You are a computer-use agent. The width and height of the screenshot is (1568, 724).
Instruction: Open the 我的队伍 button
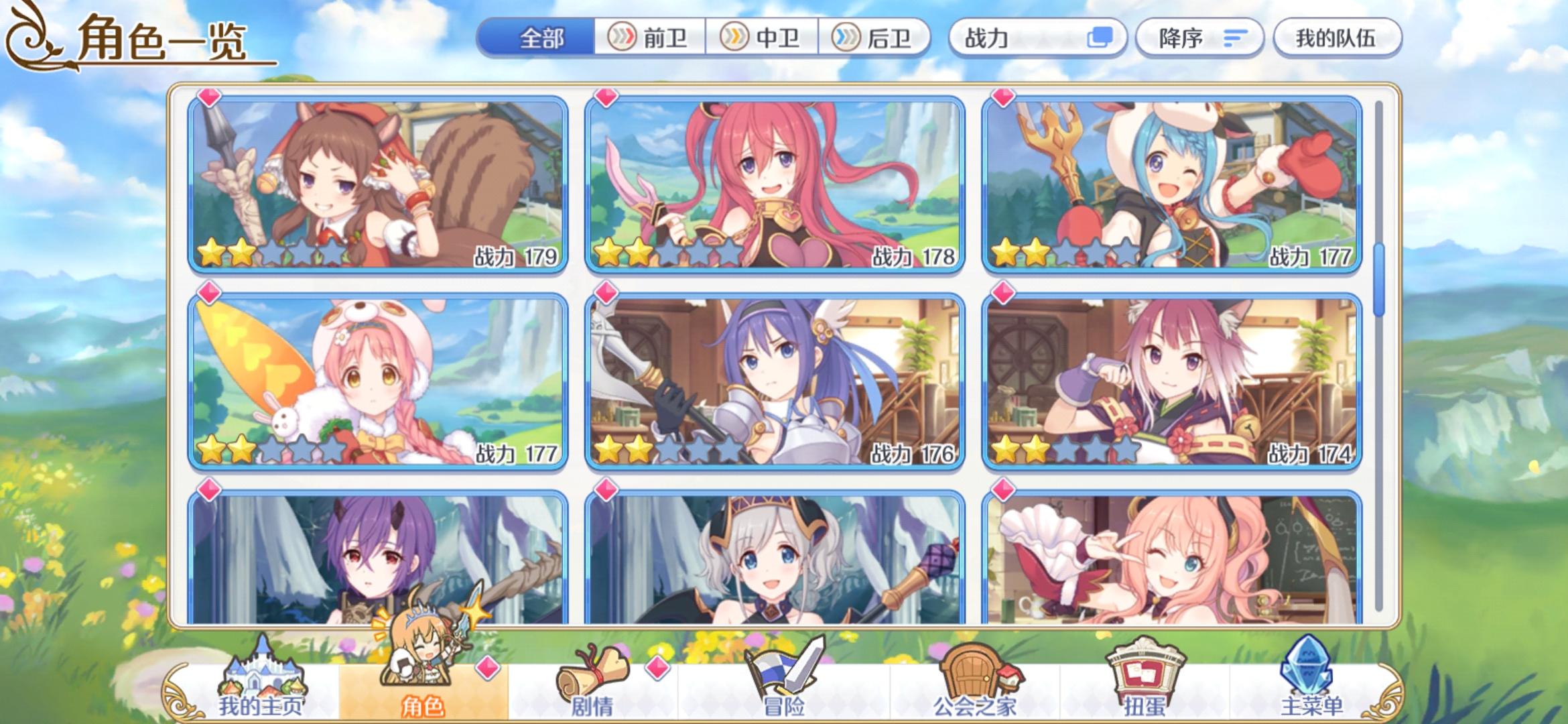click(1336, 38)
